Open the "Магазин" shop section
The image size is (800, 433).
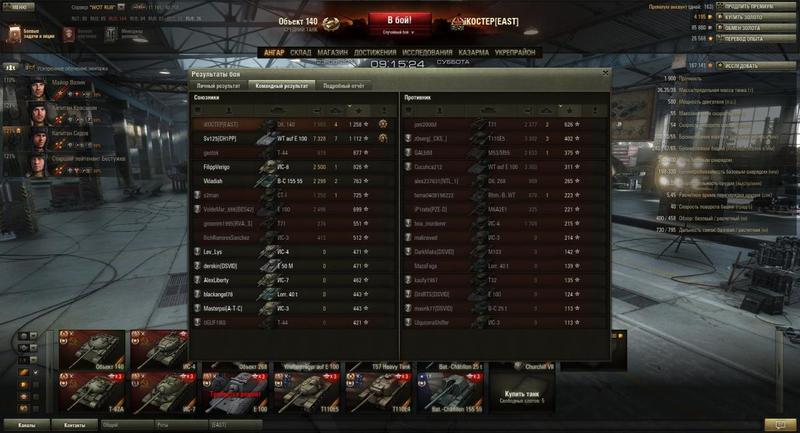[x=333, y=51]
